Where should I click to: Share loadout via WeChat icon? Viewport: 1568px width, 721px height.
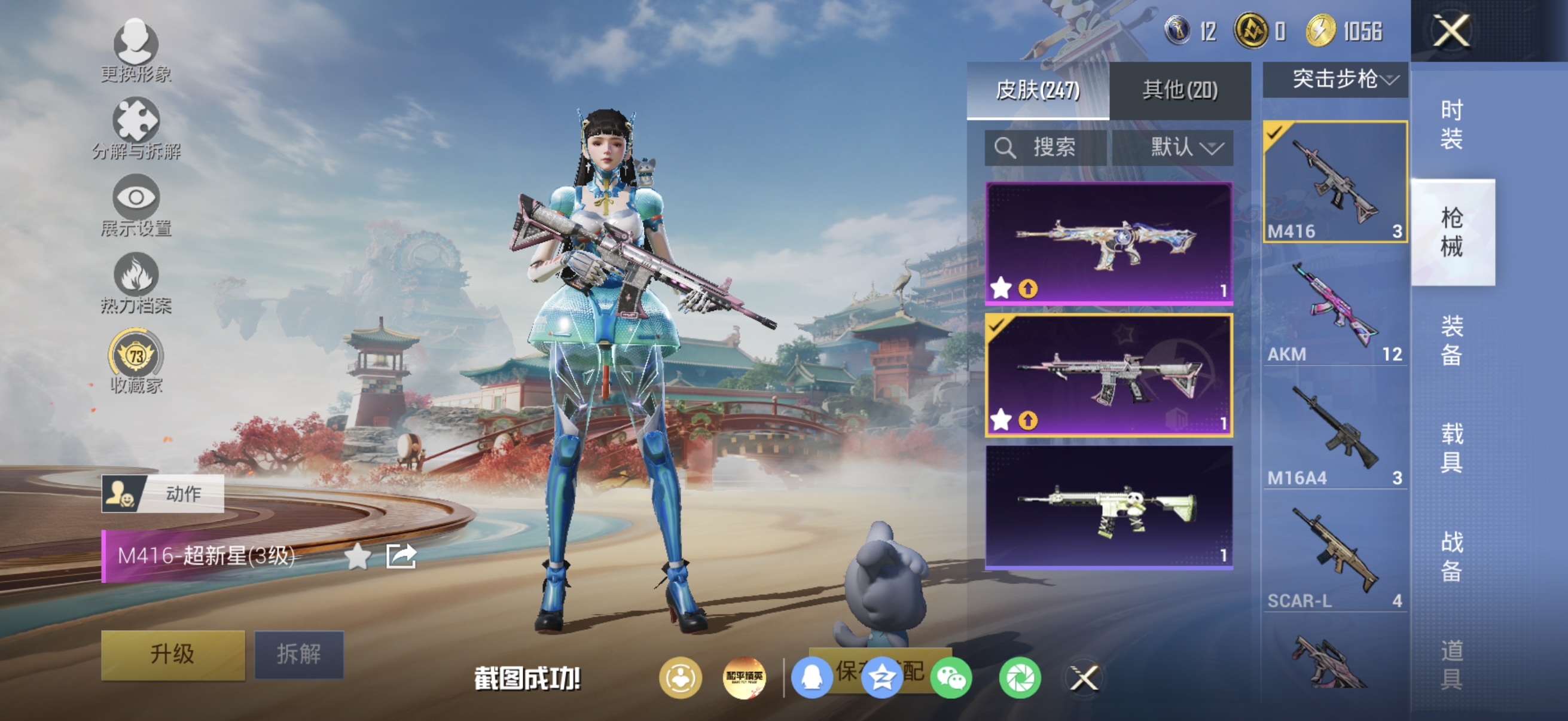click(x=951, y=678)
